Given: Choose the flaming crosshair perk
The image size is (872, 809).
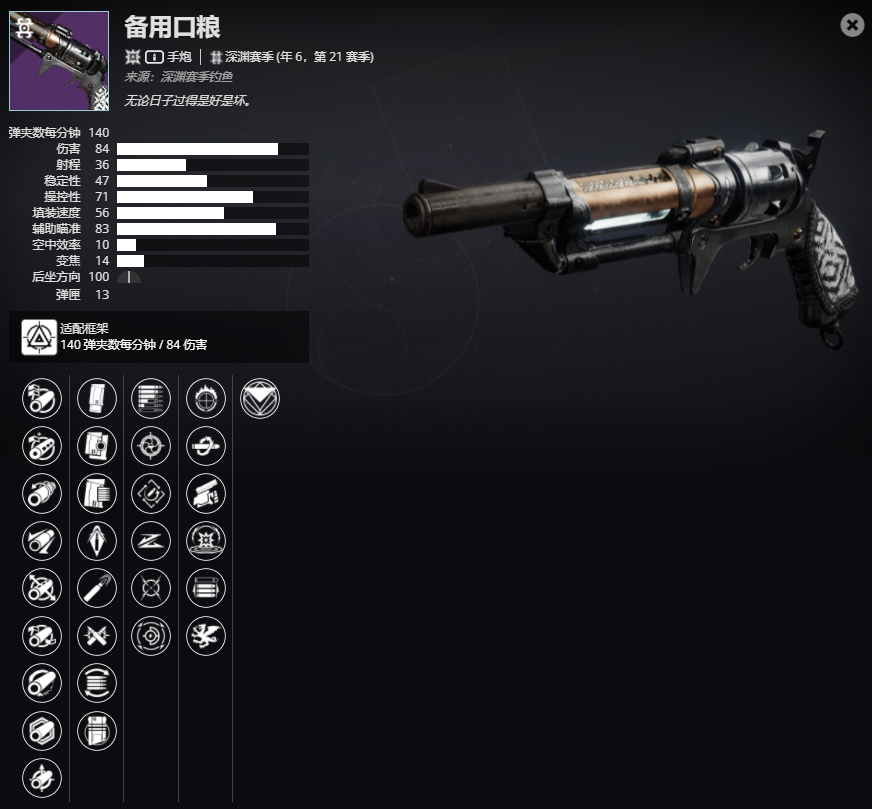Looking at the screenshot, I should tap(205, 399).
